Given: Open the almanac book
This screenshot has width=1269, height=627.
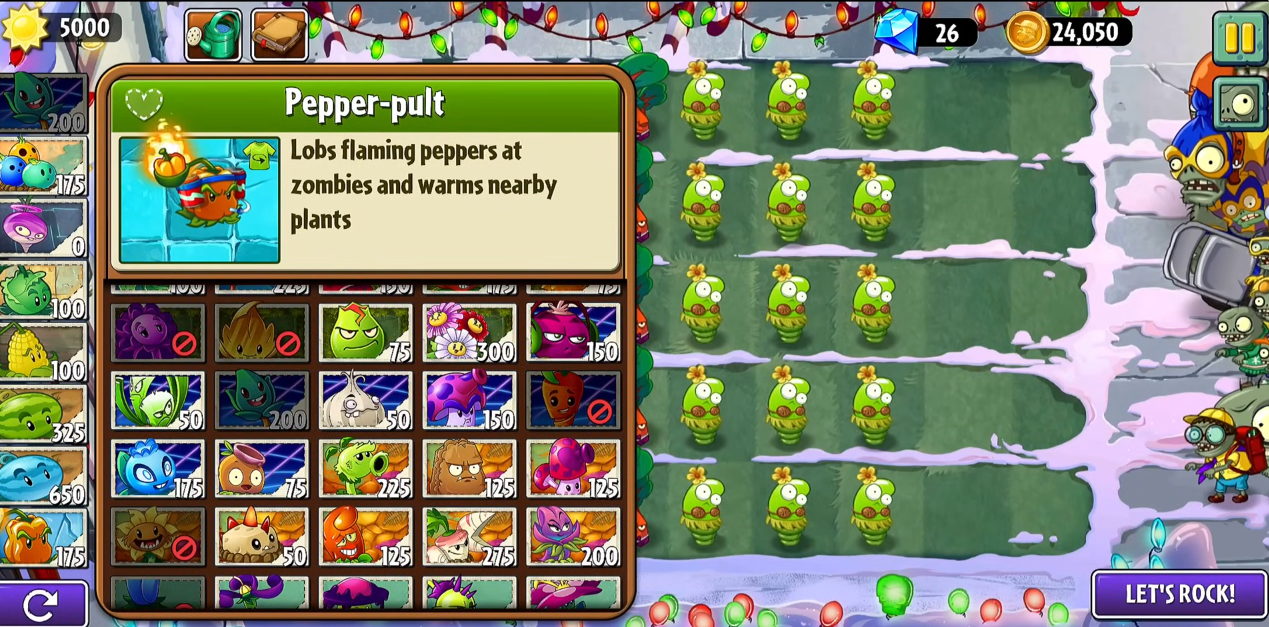Looking at the screenshot, I should coord(279,35).
